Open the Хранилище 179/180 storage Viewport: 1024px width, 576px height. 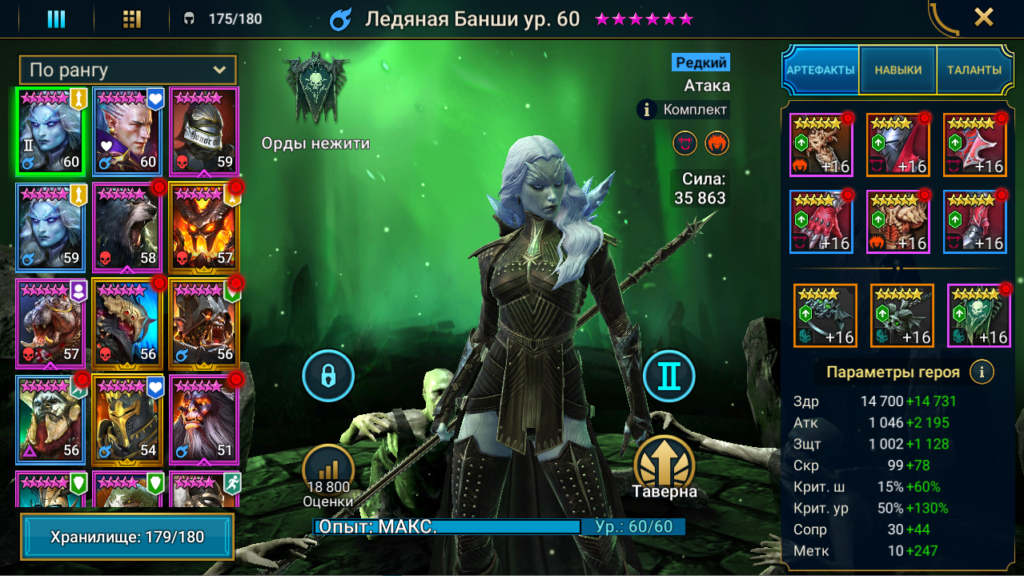pyautogui.click(x=127, y=537)
